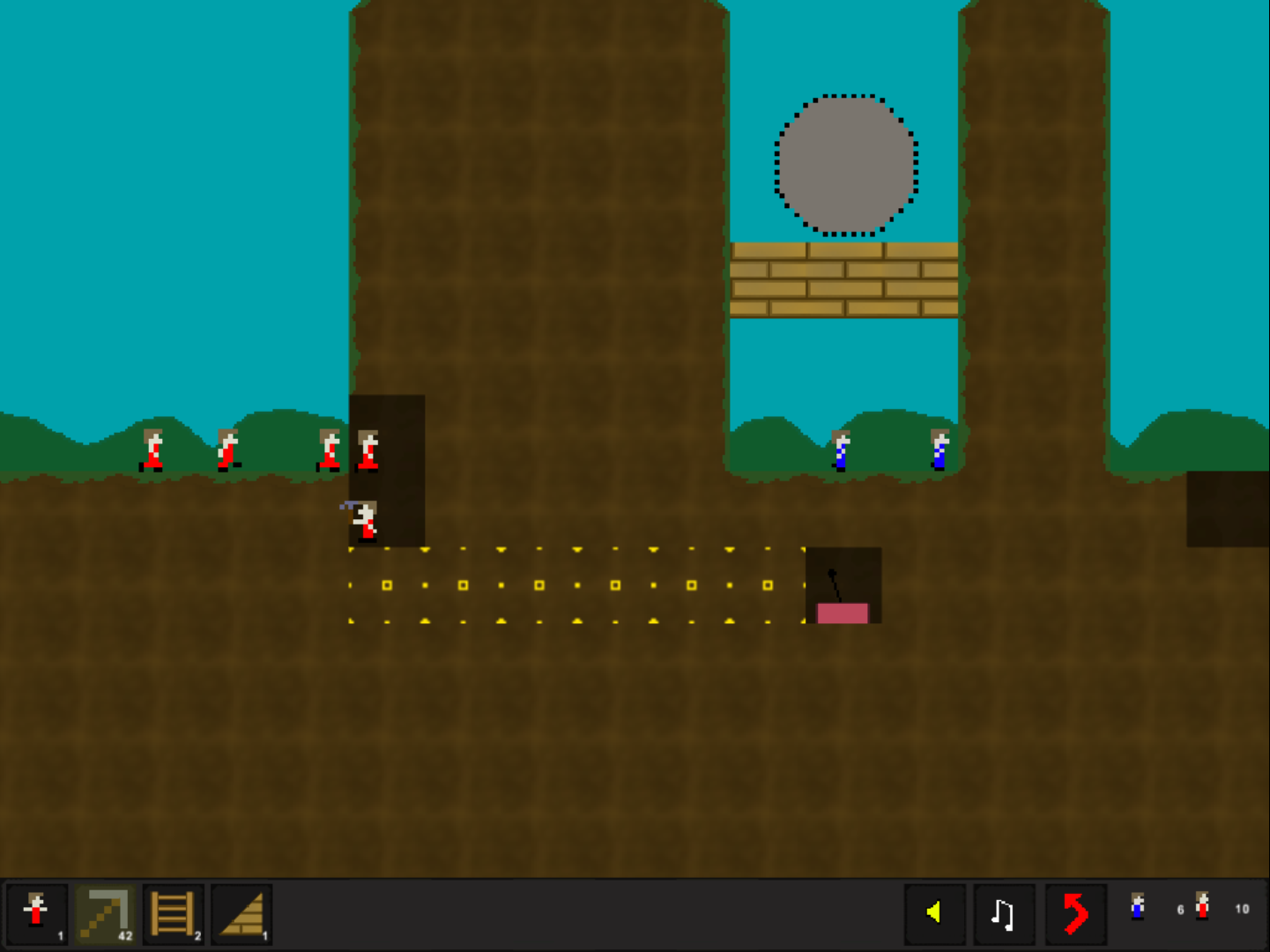Toggle the yellow speaker sound icon
Viewport: 1270px width, 952px height.
point(936,914)
